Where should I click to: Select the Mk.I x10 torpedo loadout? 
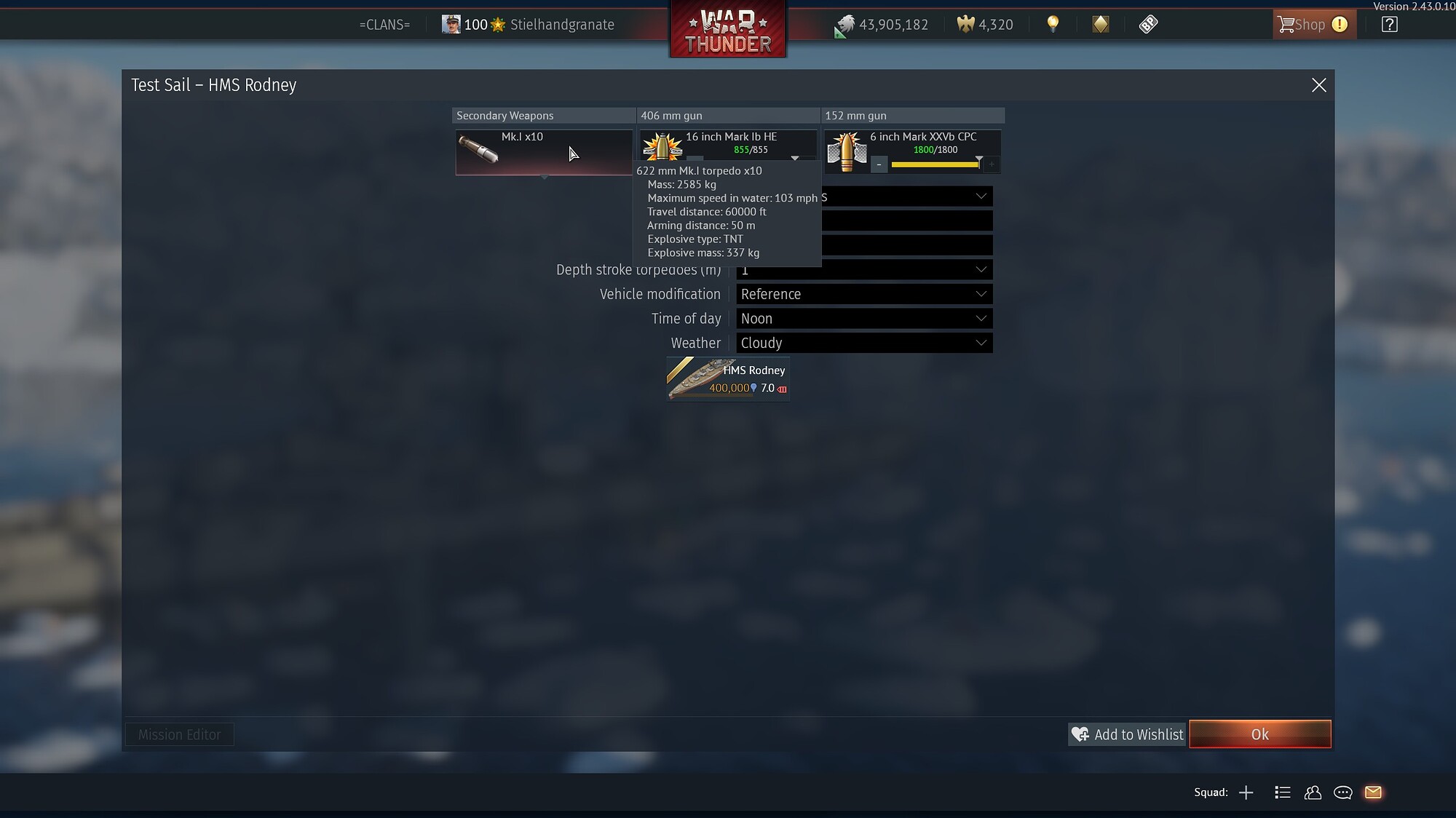pos(543,151)
